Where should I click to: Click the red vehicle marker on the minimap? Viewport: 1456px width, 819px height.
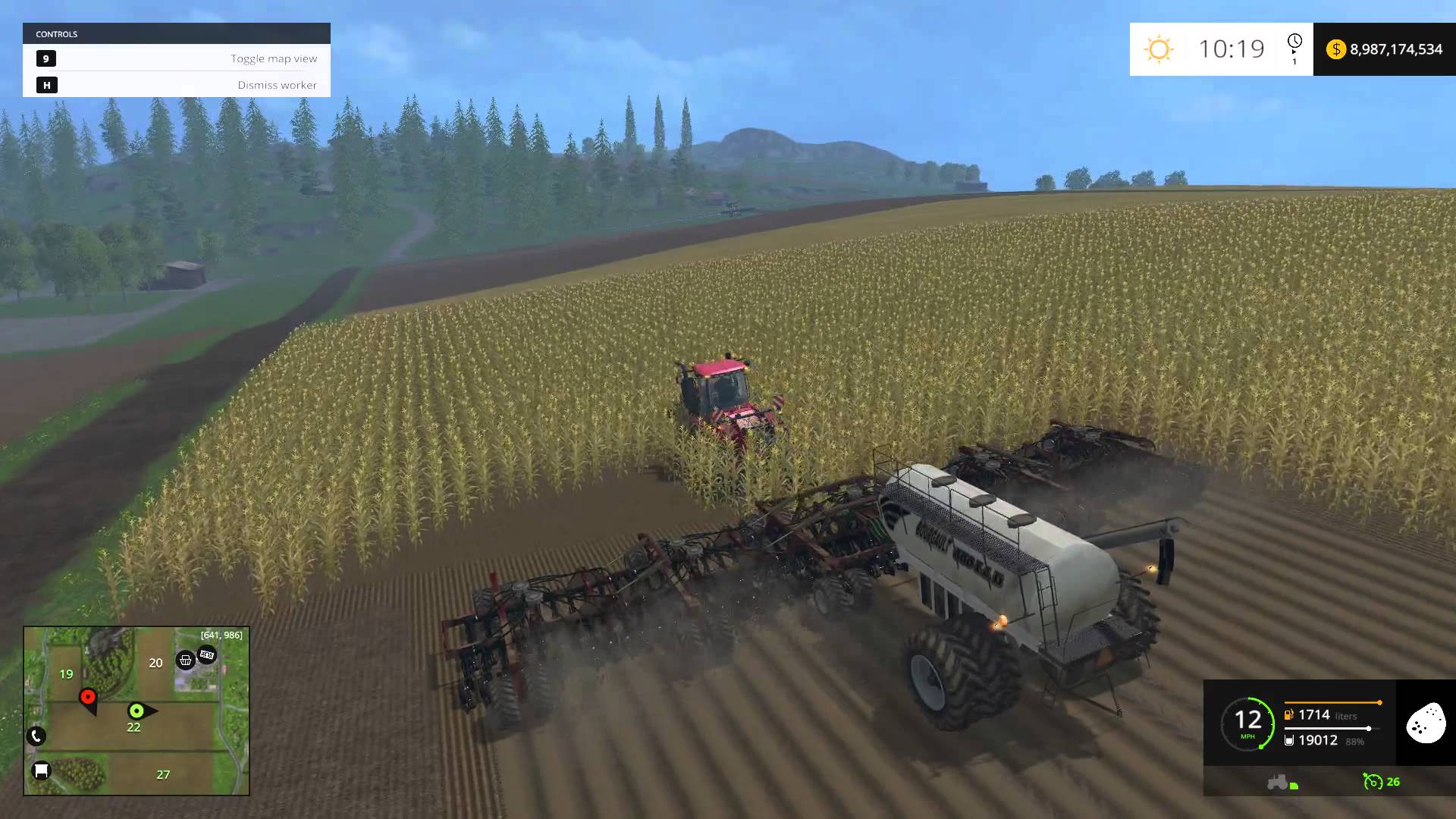click(88, 698)
